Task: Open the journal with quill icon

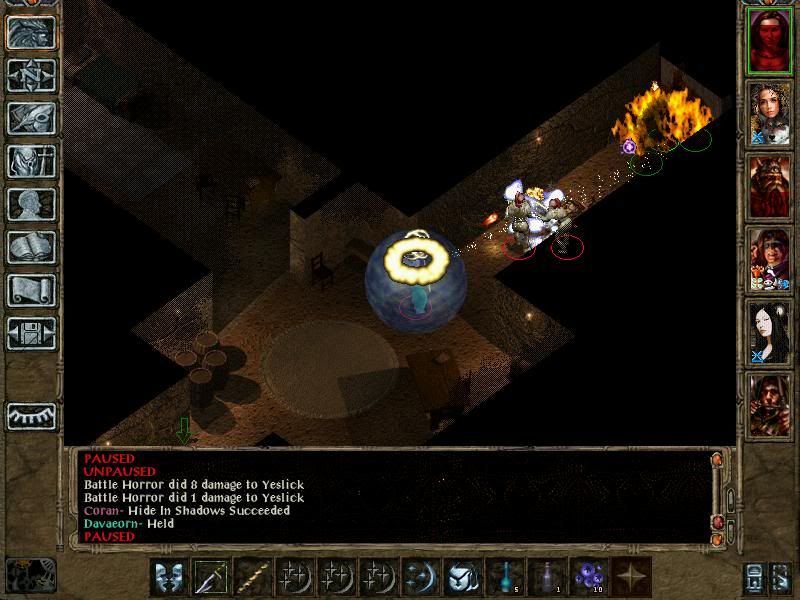Action: [x=31, y=118]
